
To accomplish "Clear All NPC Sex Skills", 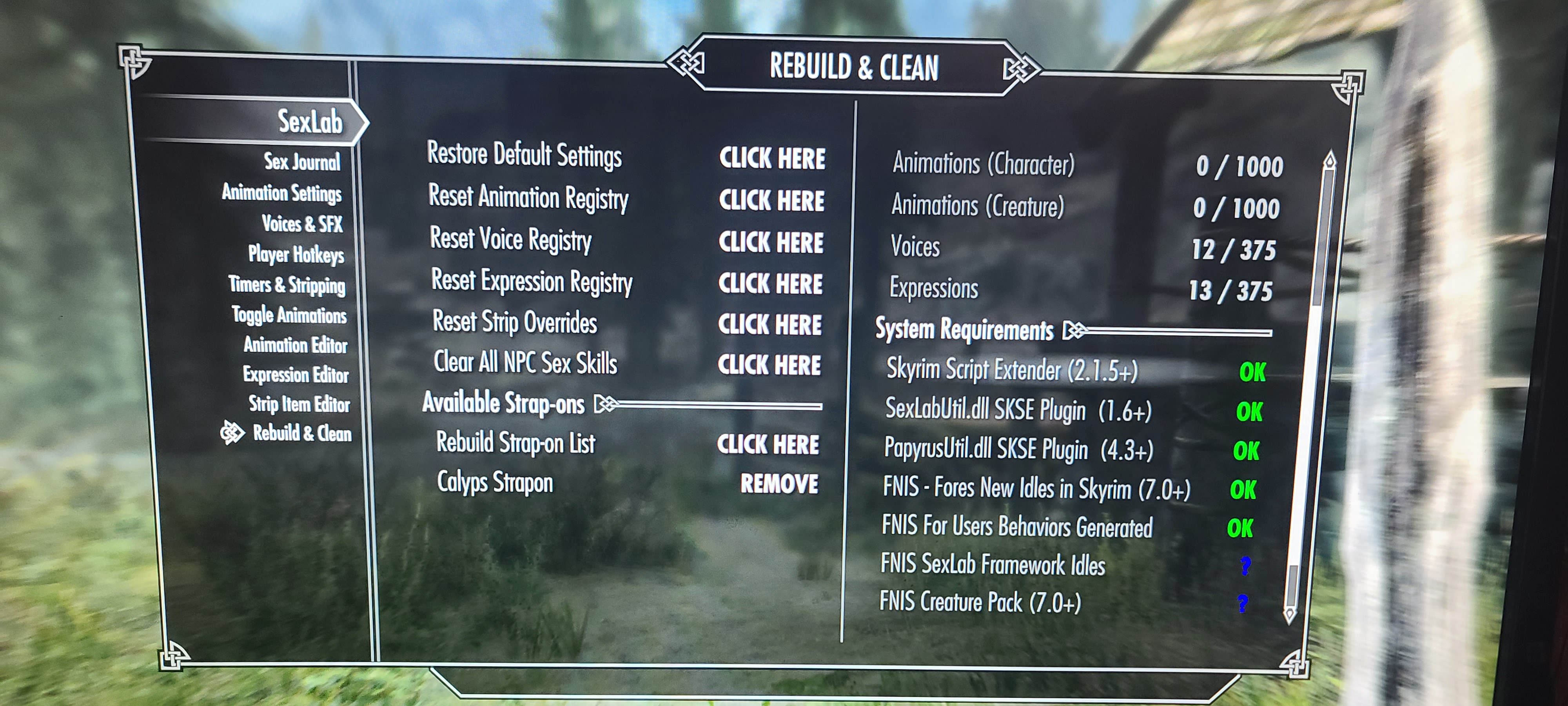I will click(x=769, y=365).
